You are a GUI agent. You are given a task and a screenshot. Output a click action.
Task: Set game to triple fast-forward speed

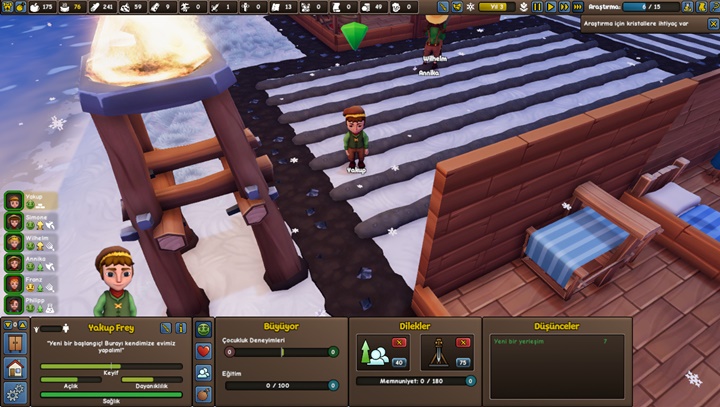pos(578,7)
